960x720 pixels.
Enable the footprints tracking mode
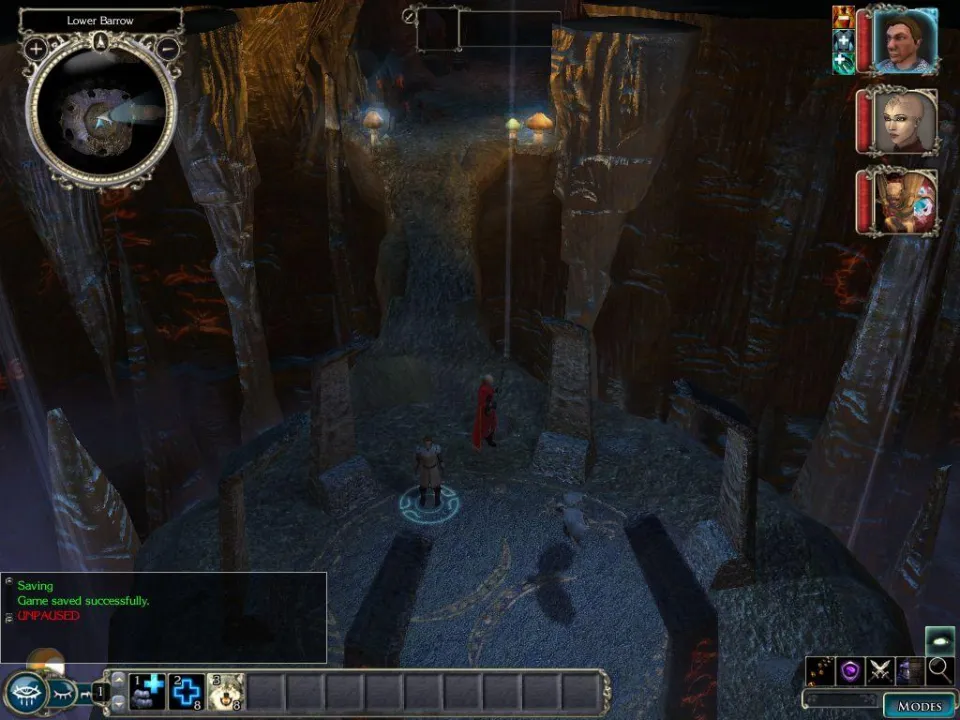coord(822,670)
